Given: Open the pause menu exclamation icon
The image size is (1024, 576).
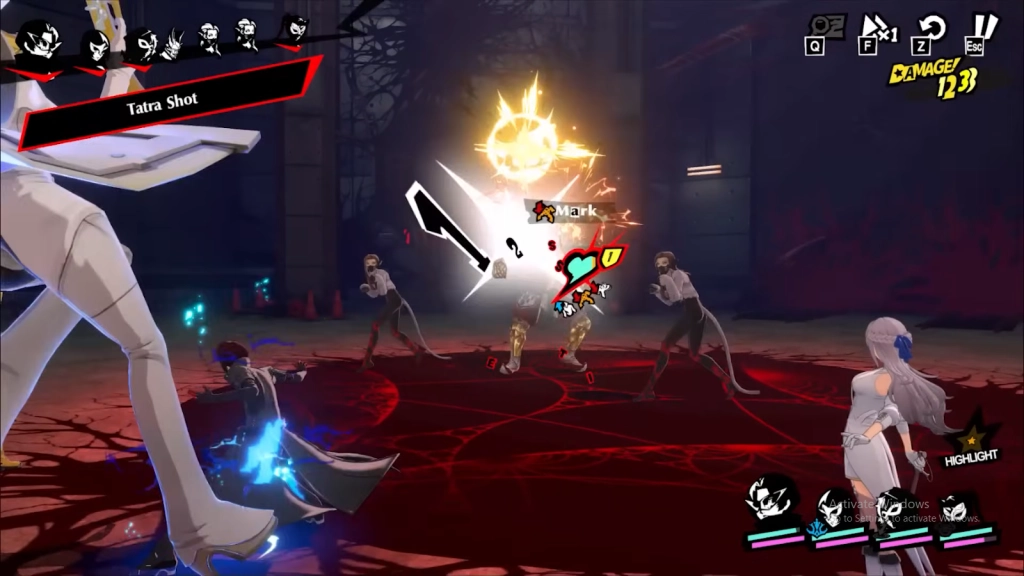Looking at the screenshot, I should pos(986,25).
